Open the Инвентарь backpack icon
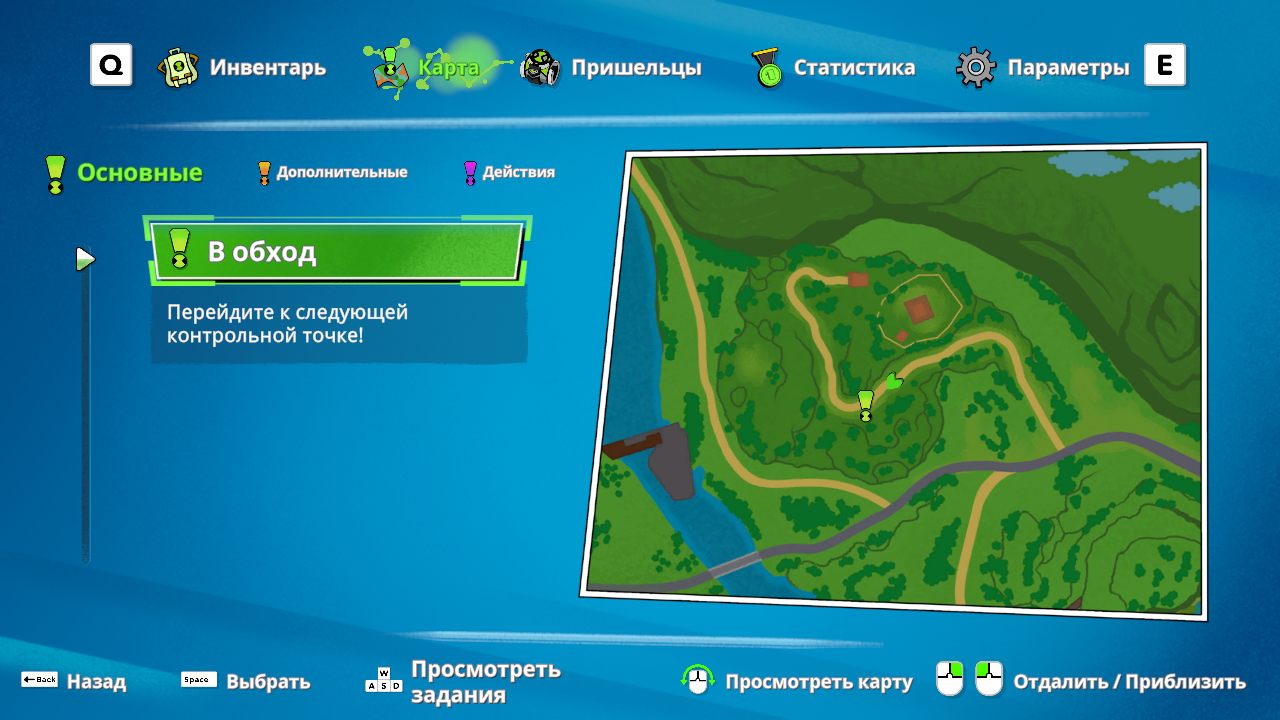The height and width of the screenshot is (720, 1280). click(178, 66)
